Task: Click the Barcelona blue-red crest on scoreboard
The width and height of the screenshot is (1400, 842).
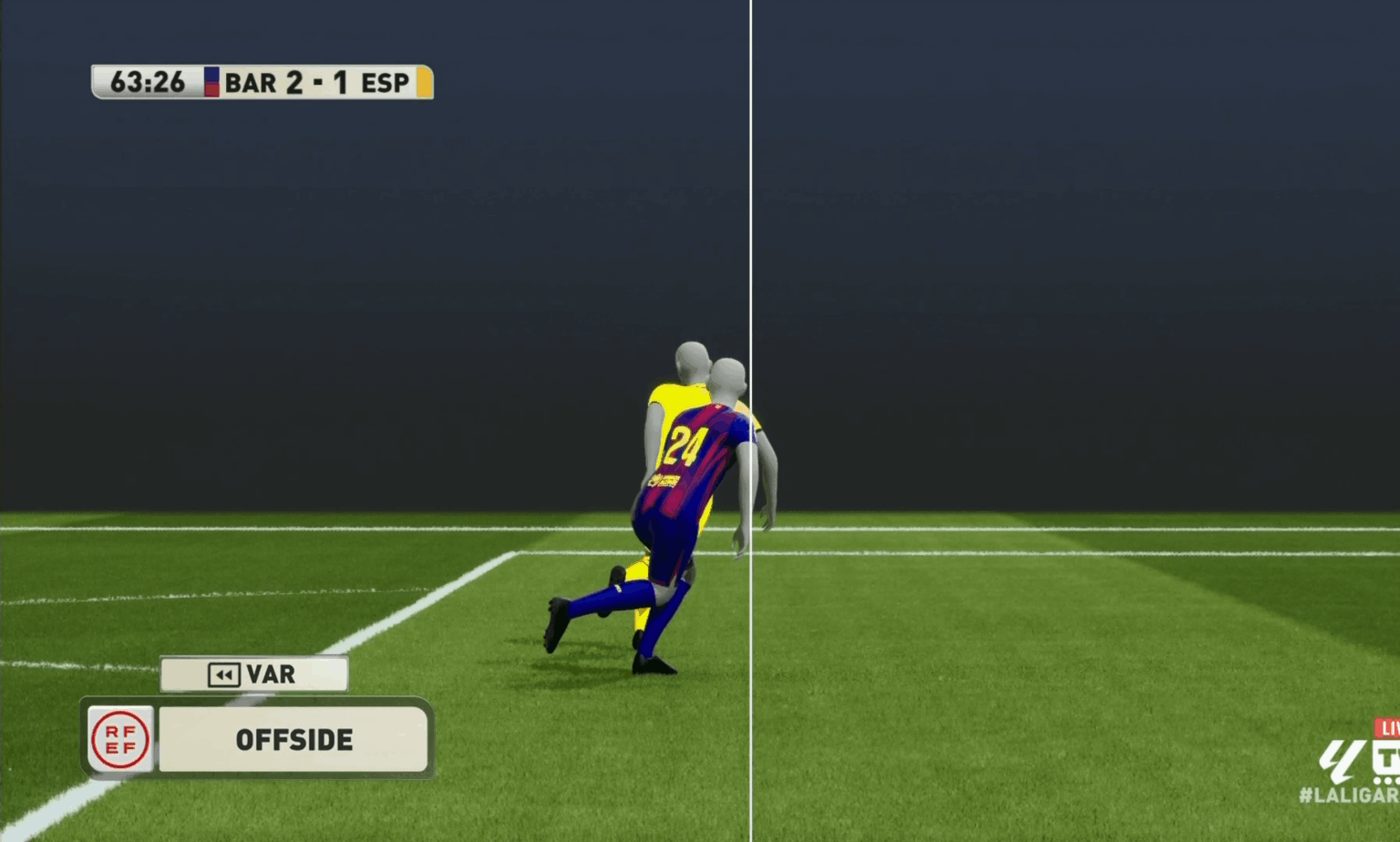Action: pyautogui.click(x=211, y=82)
